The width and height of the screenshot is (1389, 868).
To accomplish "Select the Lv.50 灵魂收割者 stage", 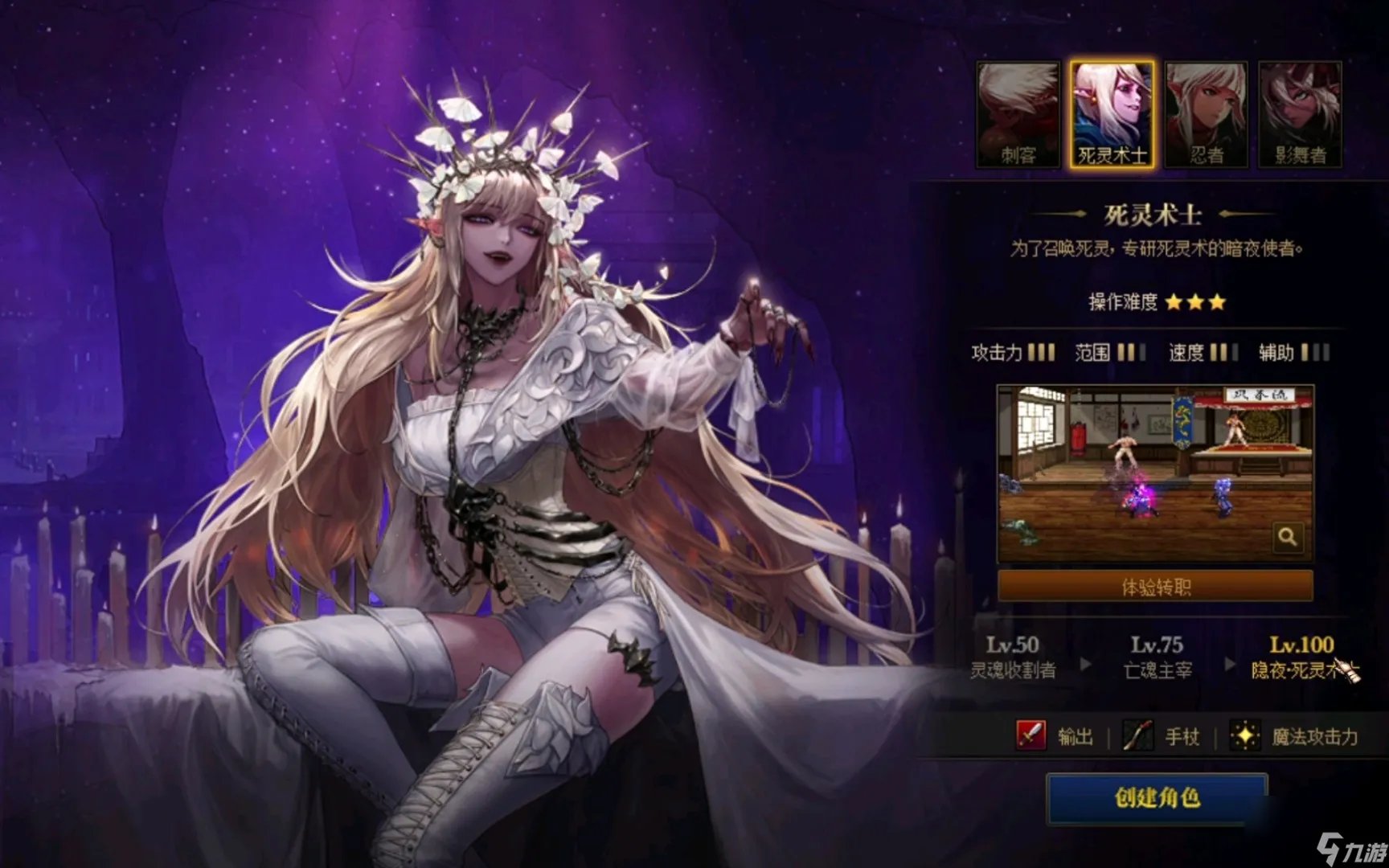I will [1015, 655].
